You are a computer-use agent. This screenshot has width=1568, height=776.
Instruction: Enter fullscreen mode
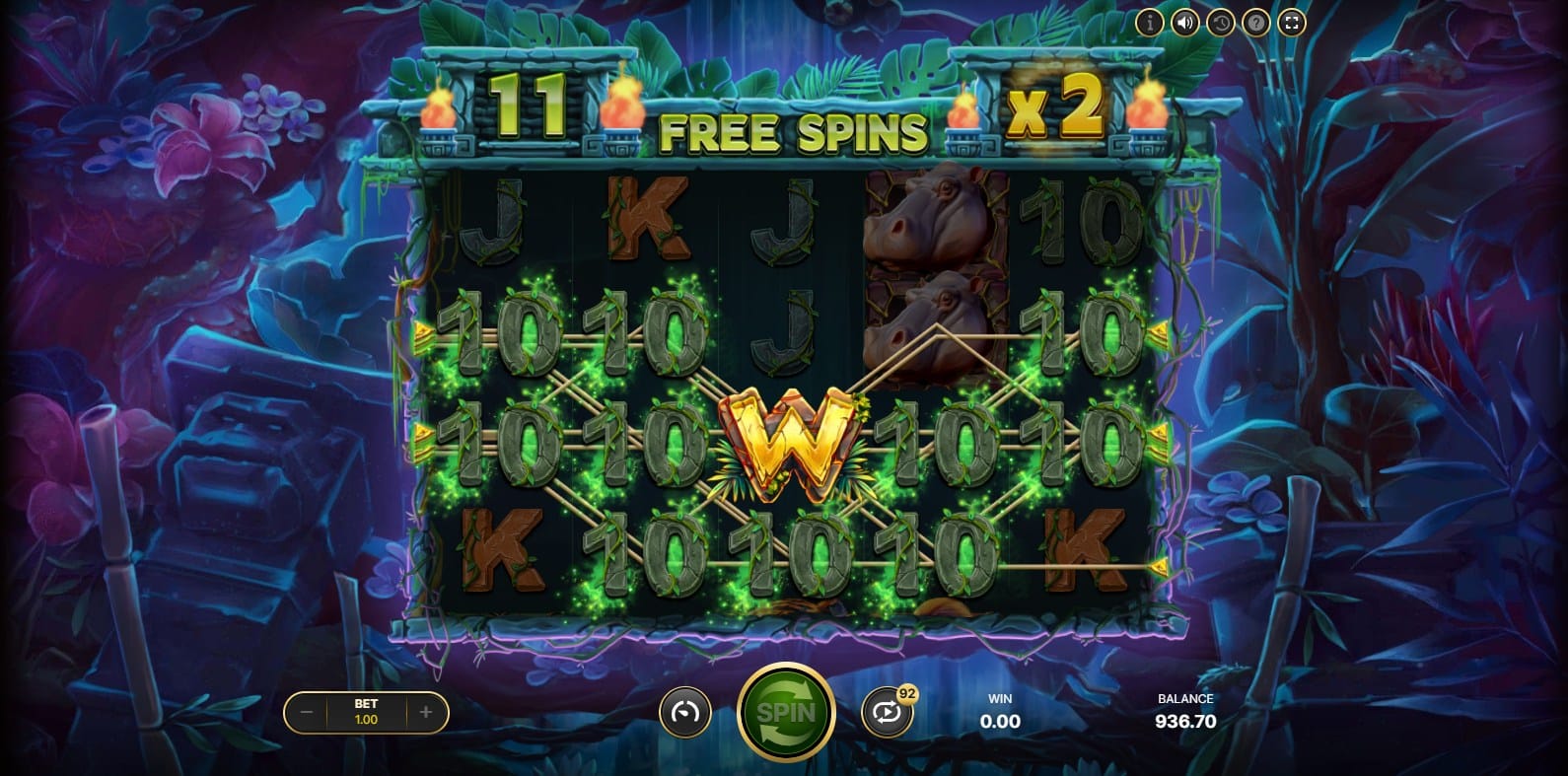(x=1292, y=23)
